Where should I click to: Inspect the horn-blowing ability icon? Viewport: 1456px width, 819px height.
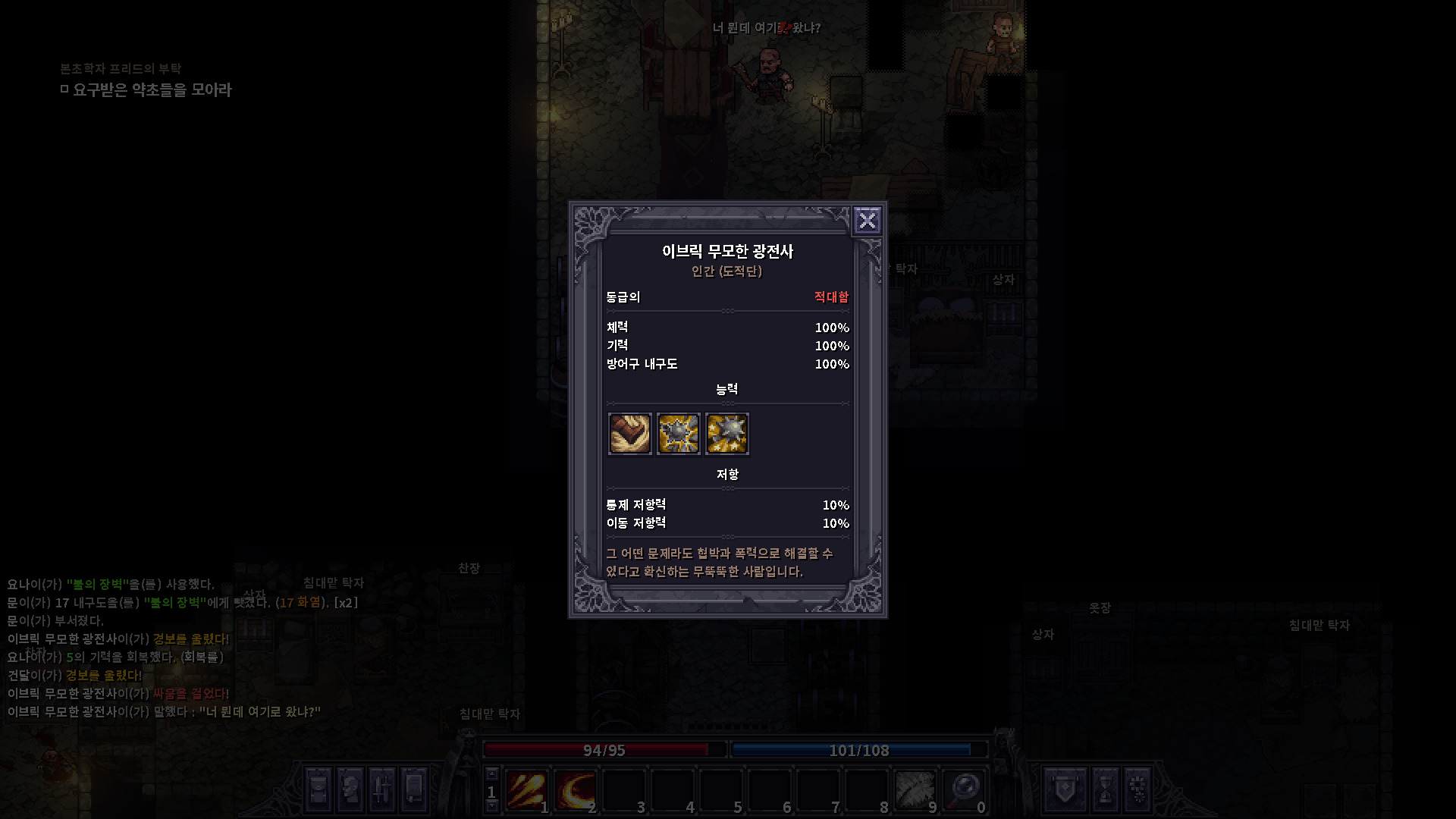[629, 434]
